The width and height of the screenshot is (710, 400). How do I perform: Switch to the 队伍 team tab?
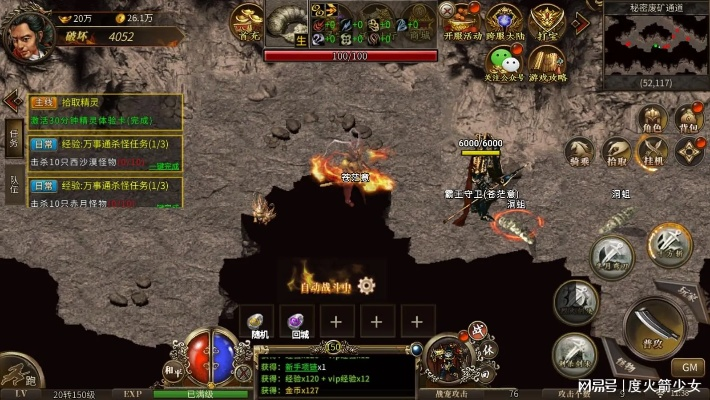point(13,183)
